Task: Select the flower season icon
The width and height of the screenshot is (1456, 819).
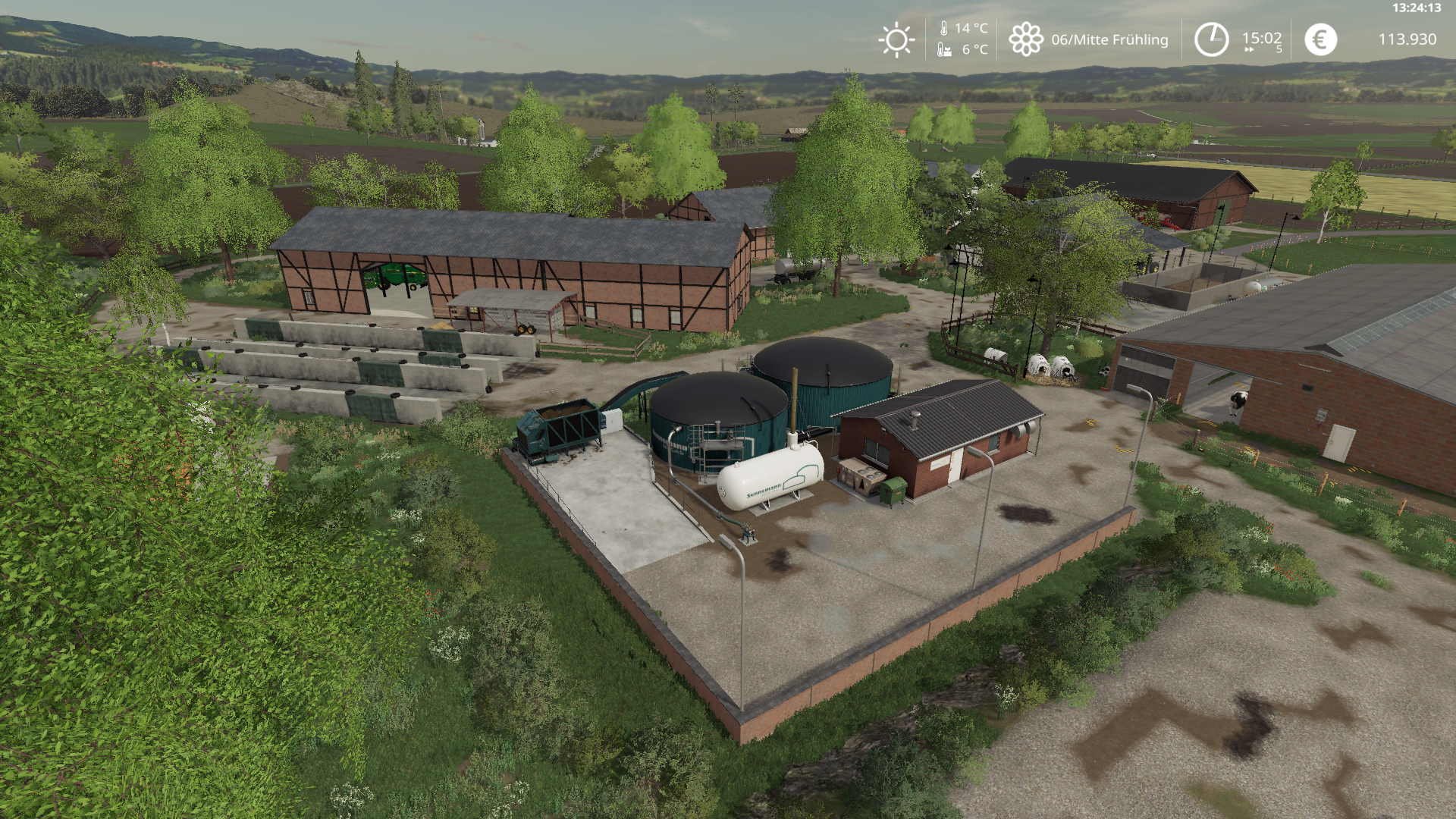Action: point(1025,39)
